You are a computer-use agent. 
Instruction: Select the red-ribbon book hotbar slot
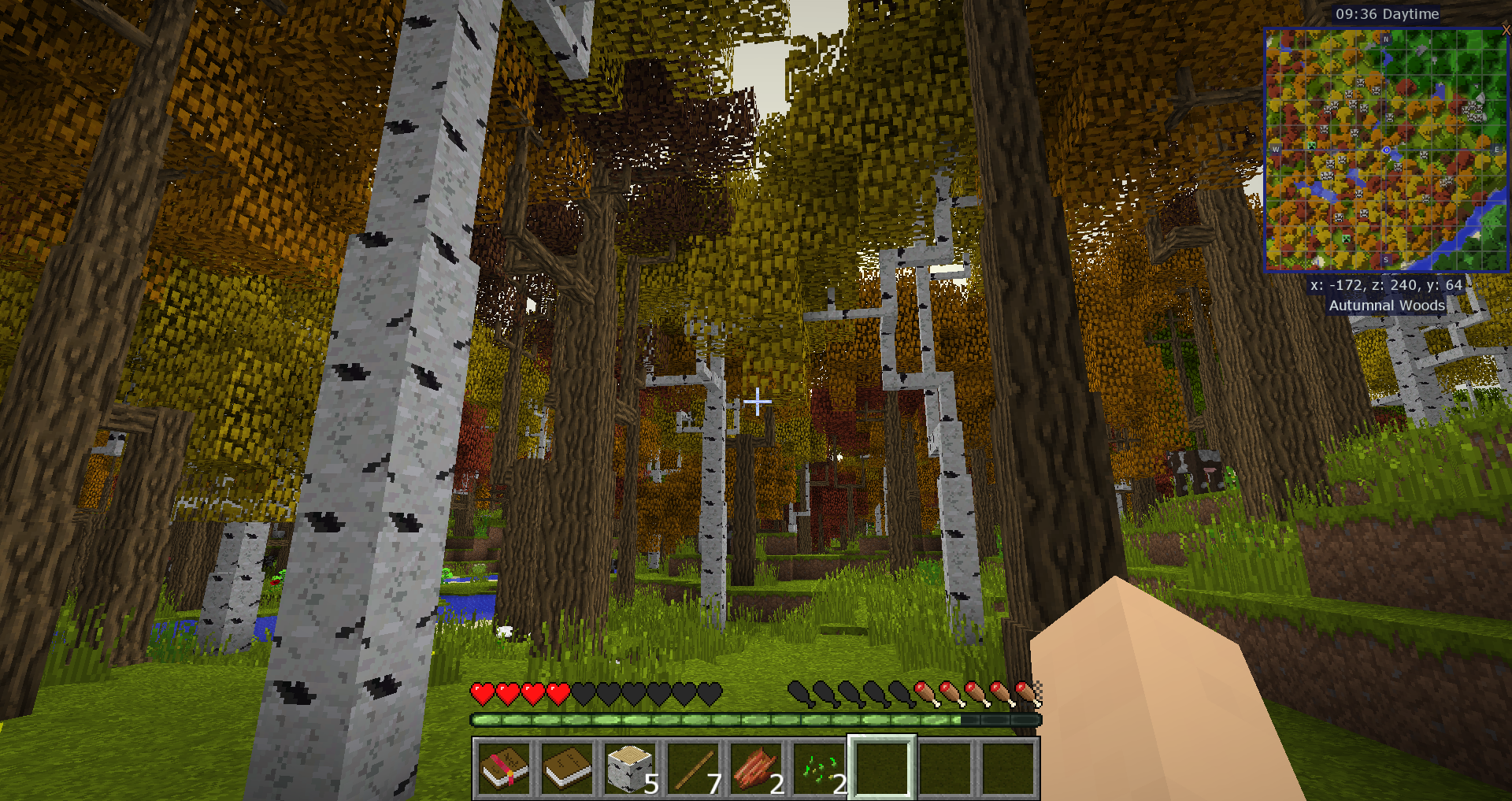pyautogui.click(x=504, y=769)
